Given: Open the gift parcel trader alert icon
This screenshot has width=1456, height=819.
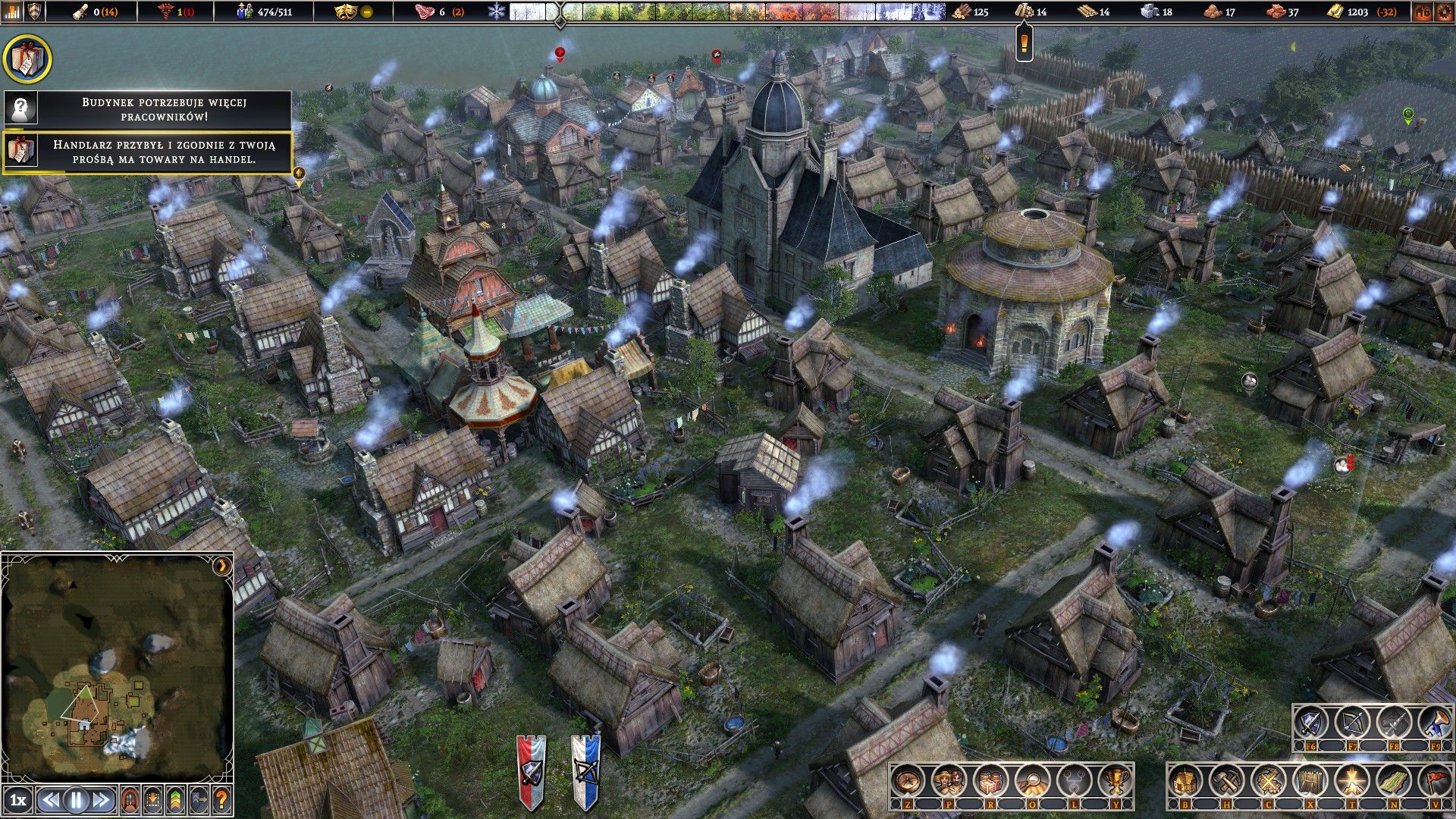Looking at the screenshot, I should (x=27, y=58).
